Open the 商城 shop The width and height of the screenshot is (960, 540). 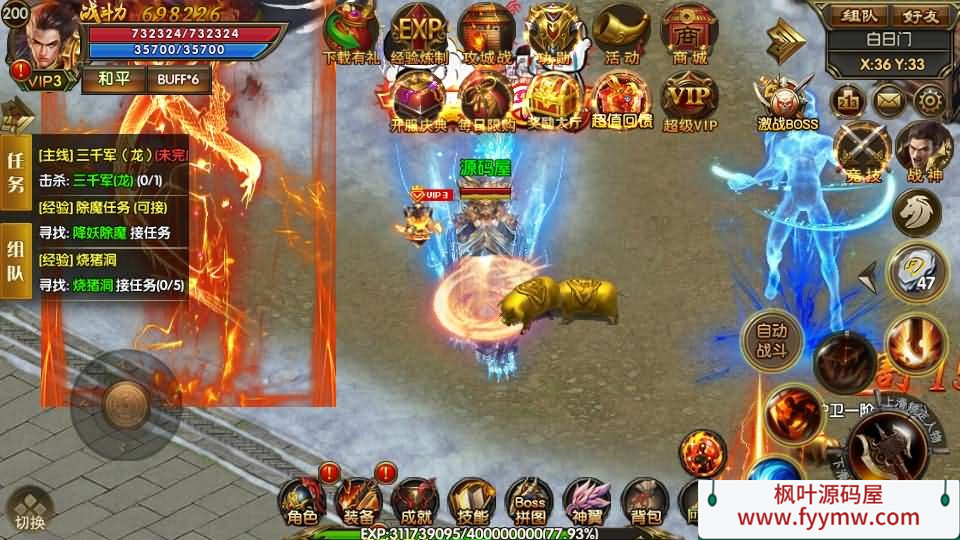coord(689,32)
